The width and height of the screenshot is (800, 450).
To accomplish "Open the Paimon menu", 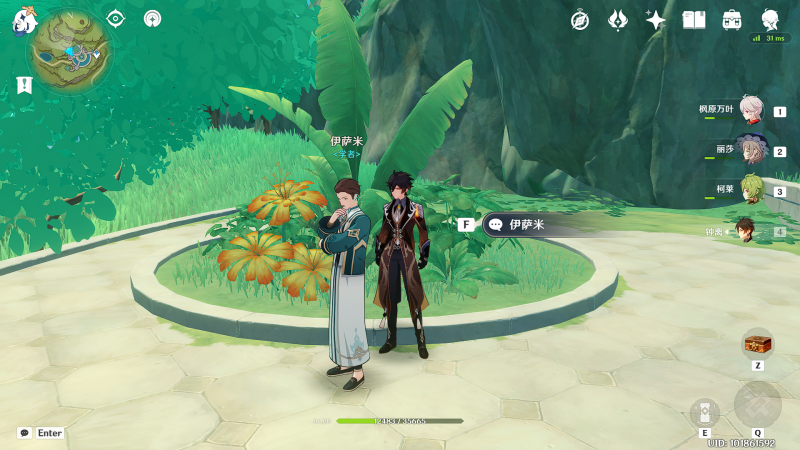I will click(24, 21).
